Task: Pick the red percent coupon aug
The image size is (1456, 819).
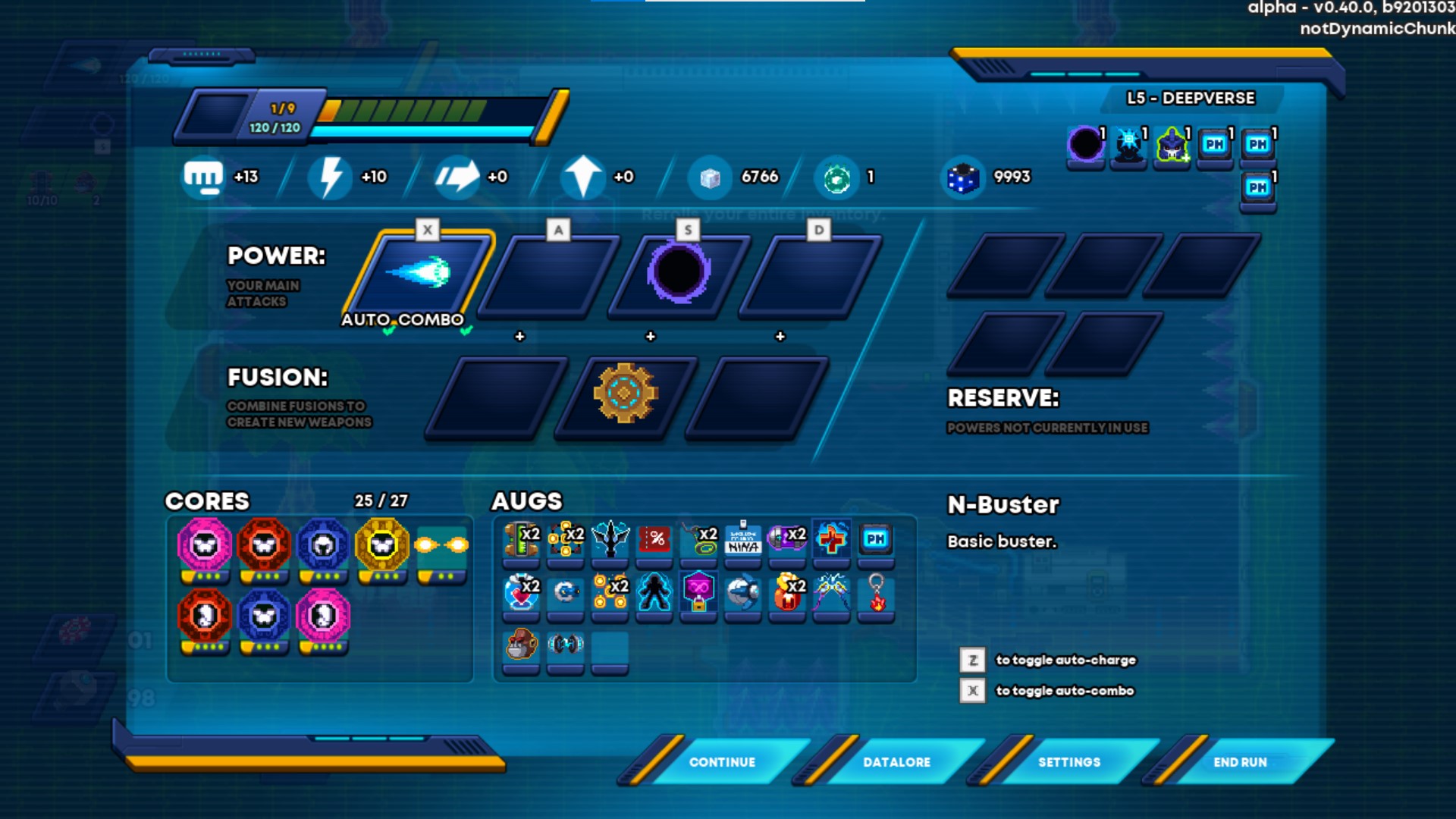Action: 655,539
